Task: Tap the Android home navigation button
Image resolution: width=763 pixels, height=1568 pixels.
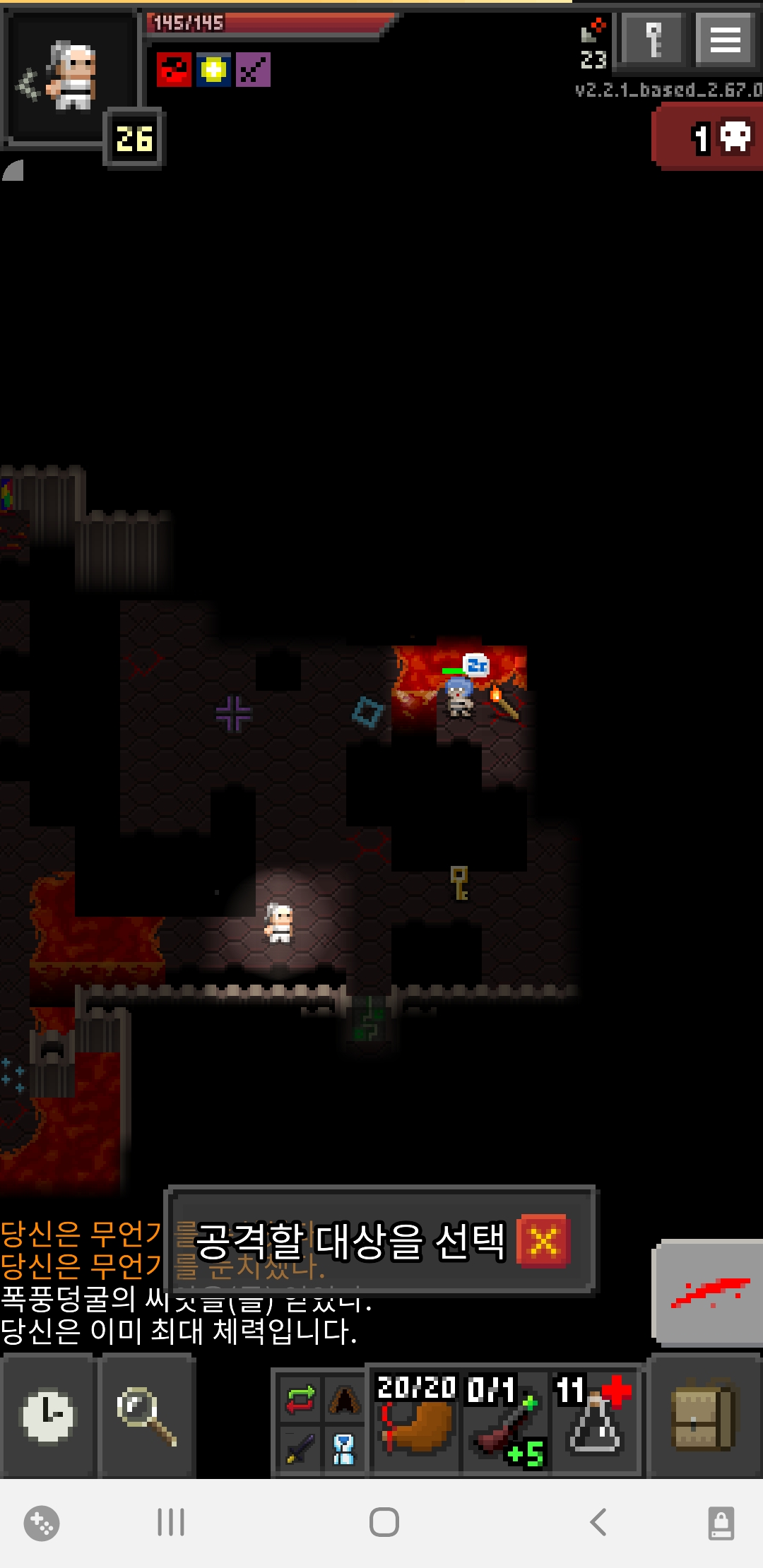Action: click(x=384, y=1522)
